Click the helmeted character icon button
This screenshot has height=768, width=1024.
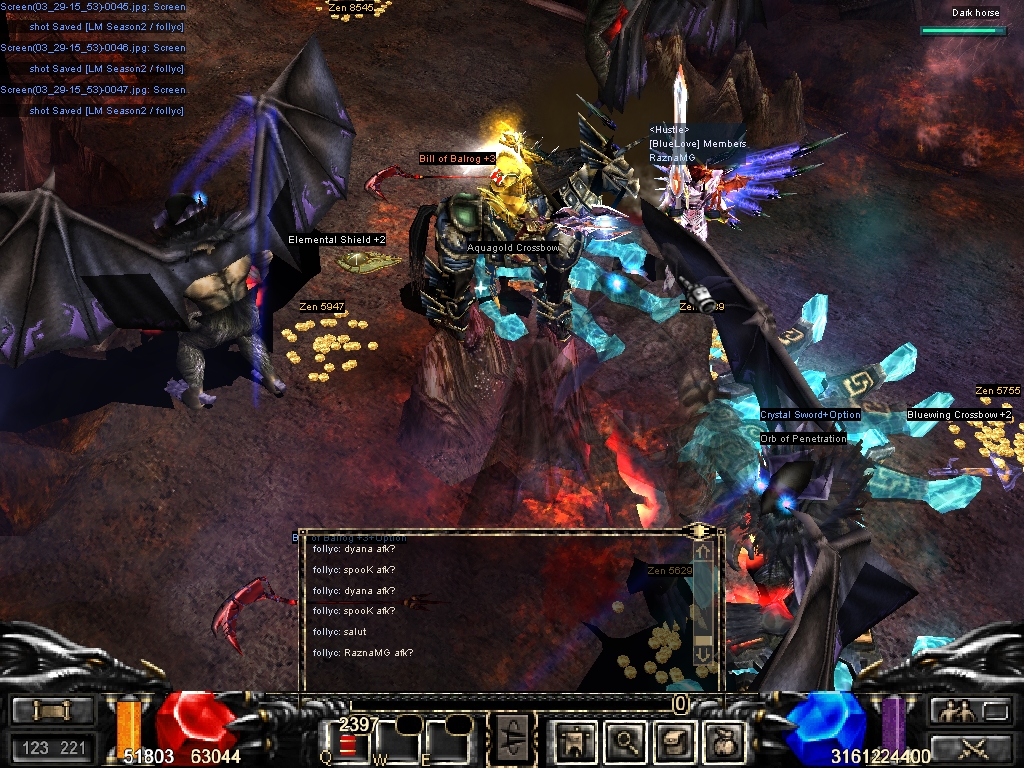tap(673, 741)
